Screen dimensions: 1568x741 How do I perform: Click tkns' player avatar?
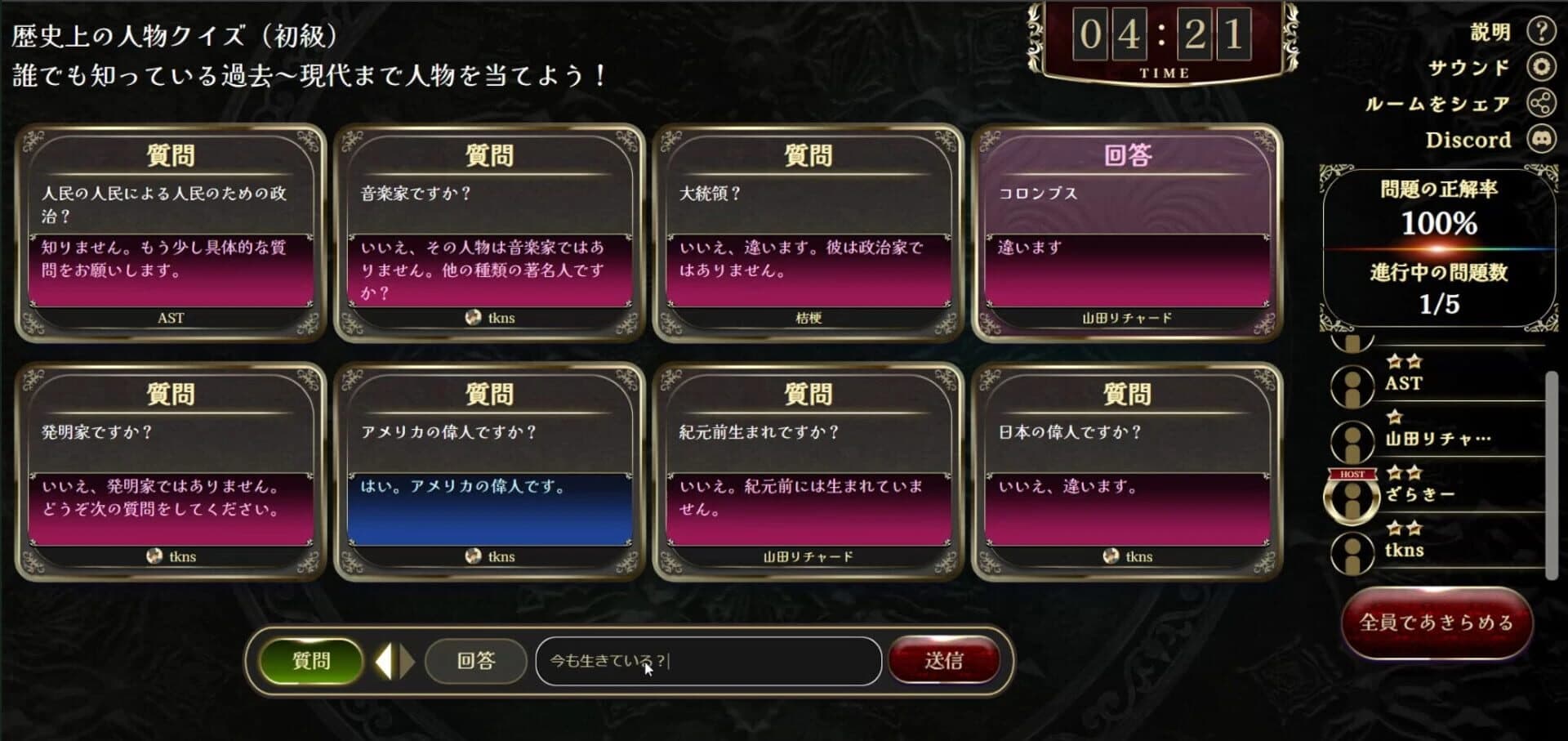tap(1352, 551)
